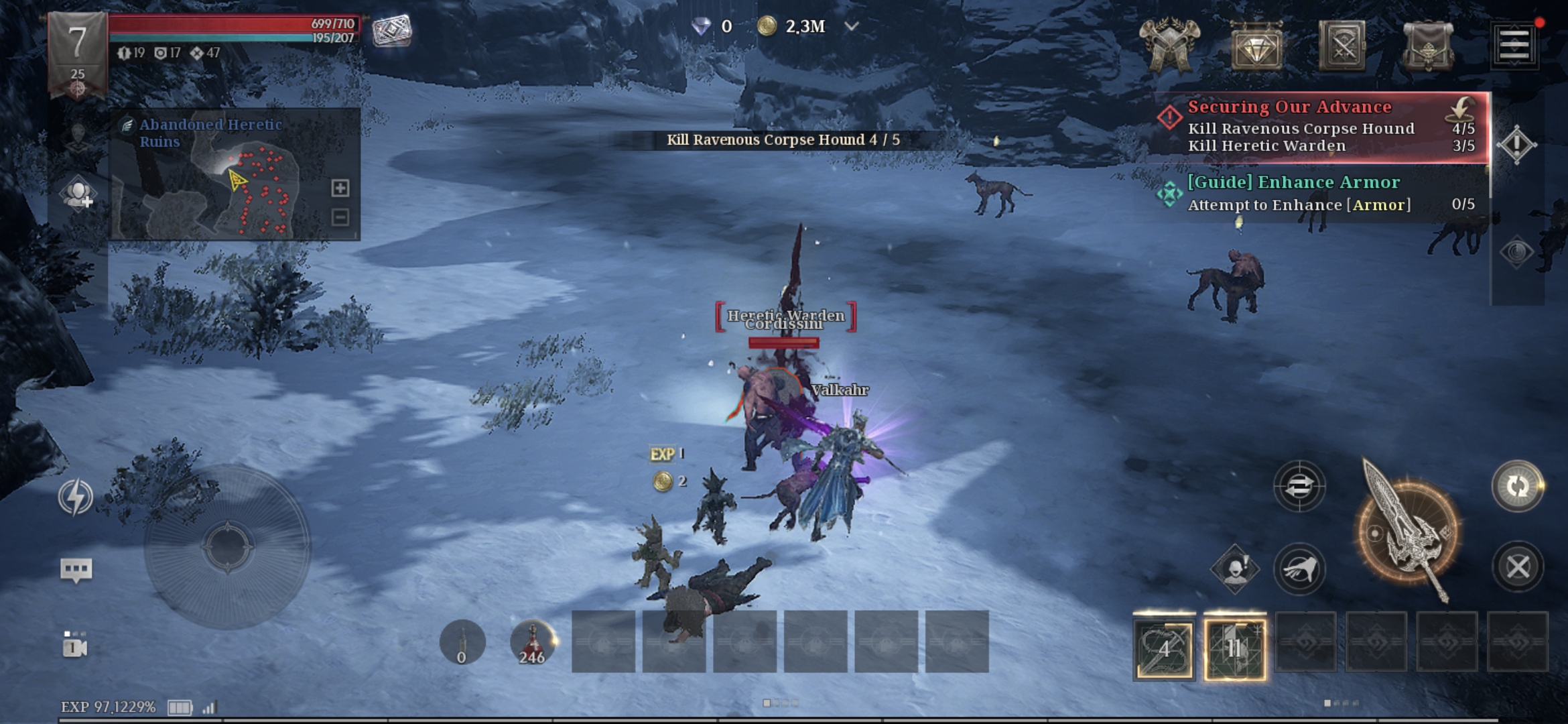Screen dimensions: 1568x724
Task: Activate the skill slot showing 4
Action: pos(1164,648)
